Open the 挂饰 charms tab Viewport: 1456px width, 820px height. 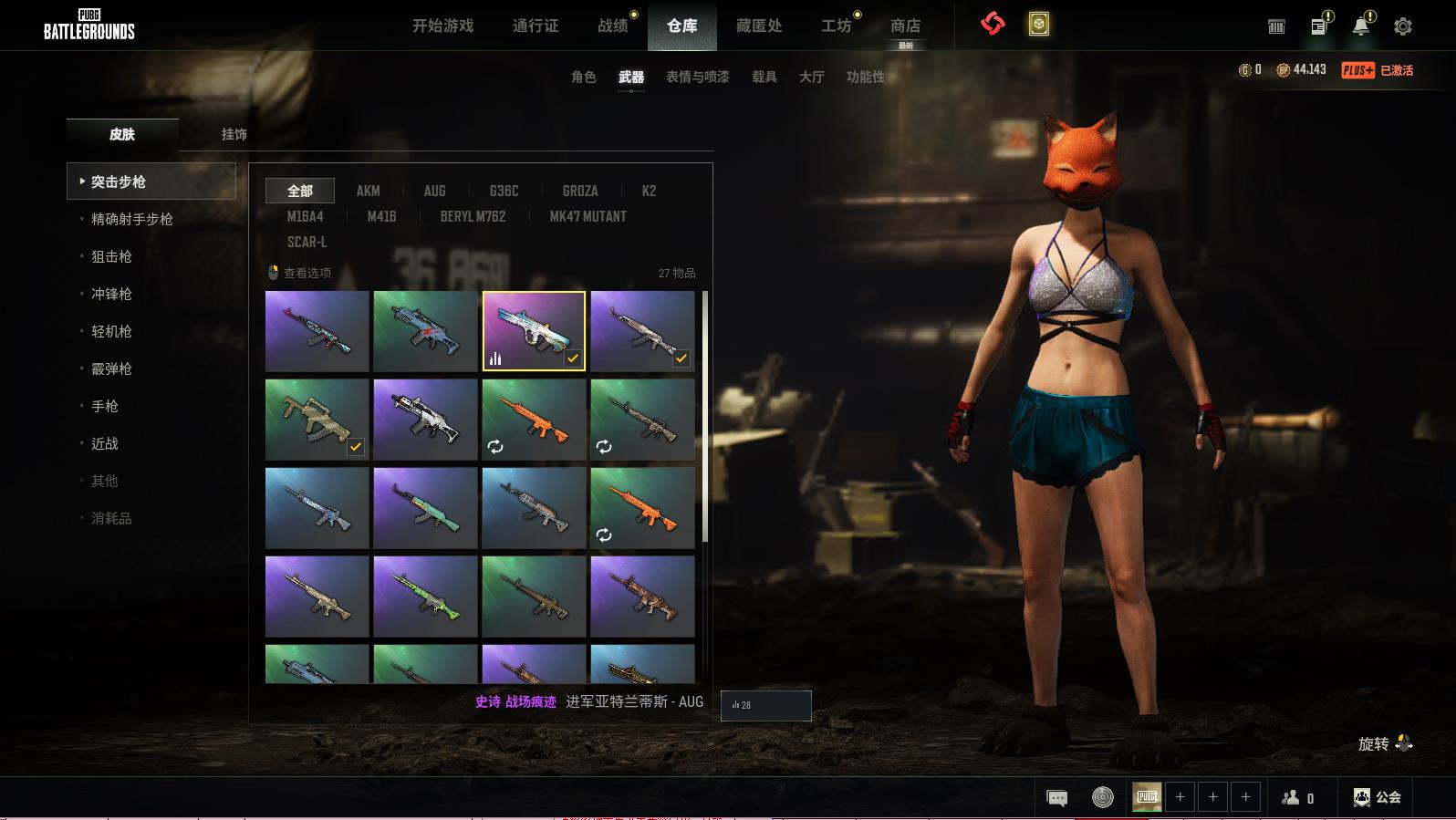(x=234, y=134)
